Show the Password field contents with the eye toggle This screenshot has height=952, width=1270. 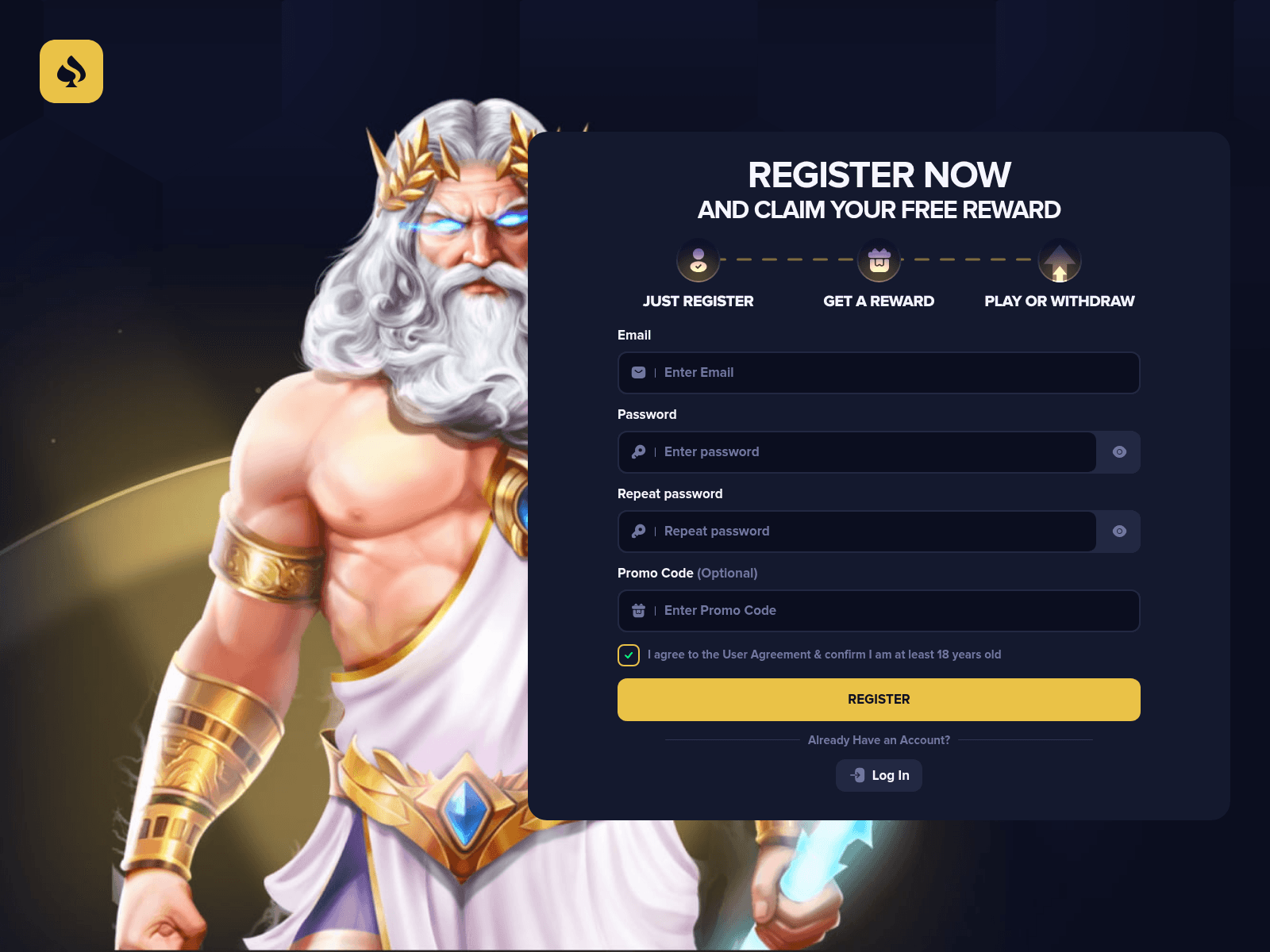tap(1119, 452)
